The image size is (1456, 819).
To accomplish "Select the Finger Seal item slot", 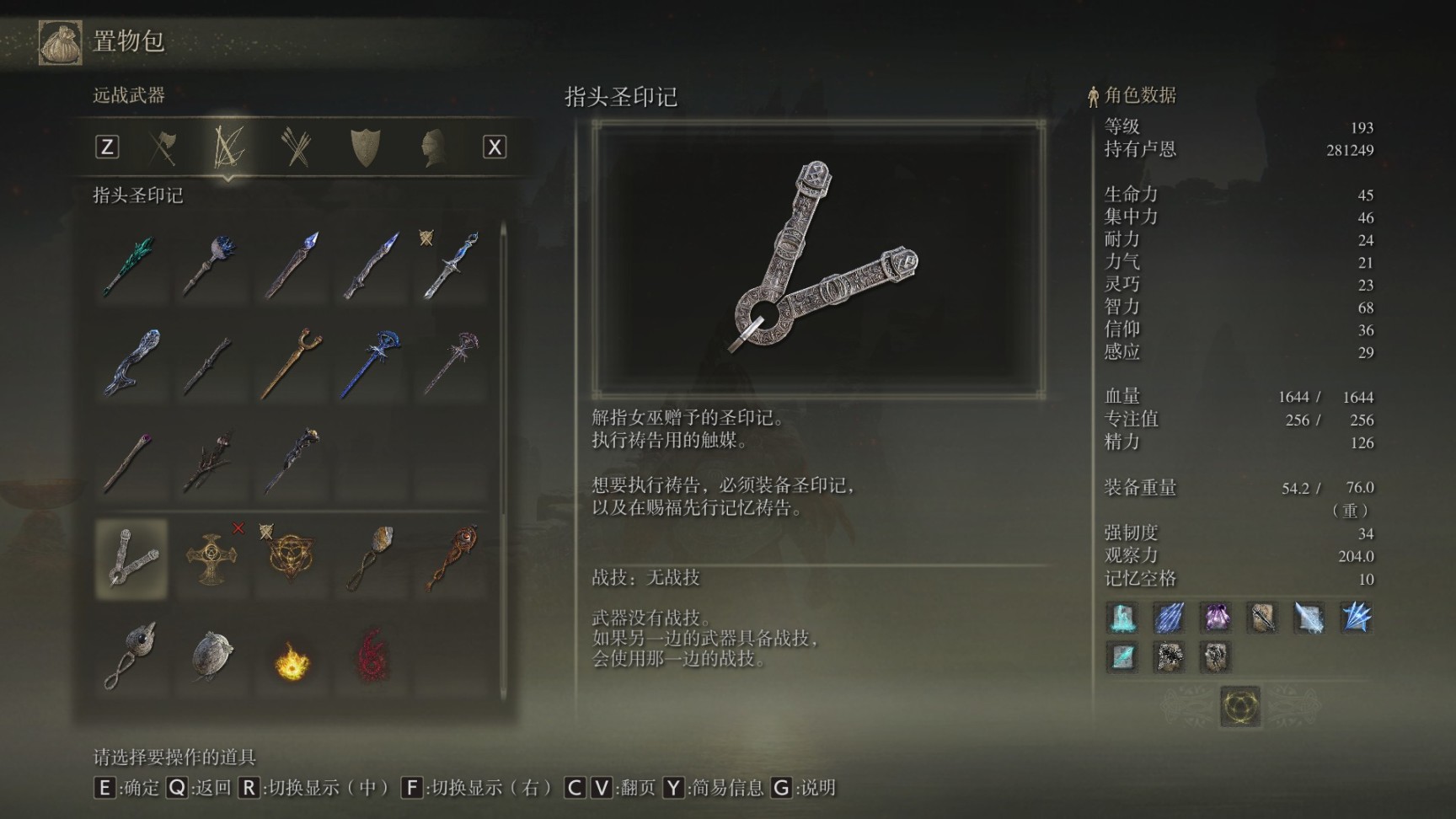I will (131, 559).
